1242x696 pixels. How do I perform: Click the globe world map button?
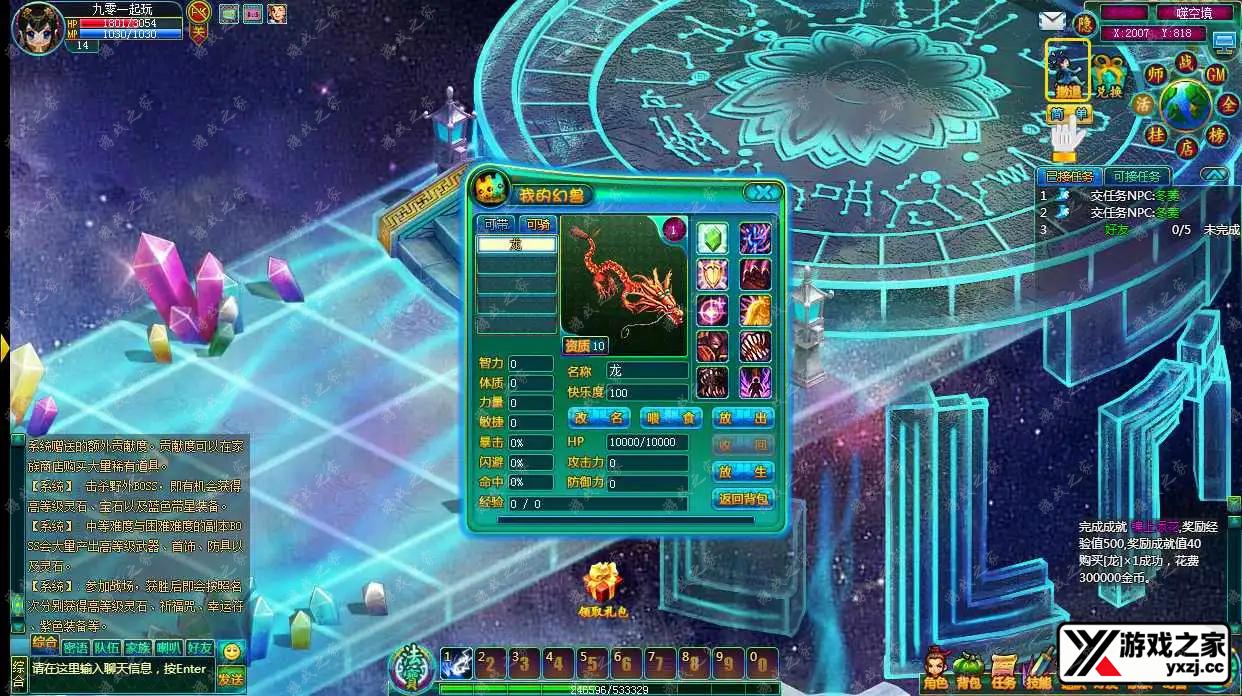(1186, 105)
